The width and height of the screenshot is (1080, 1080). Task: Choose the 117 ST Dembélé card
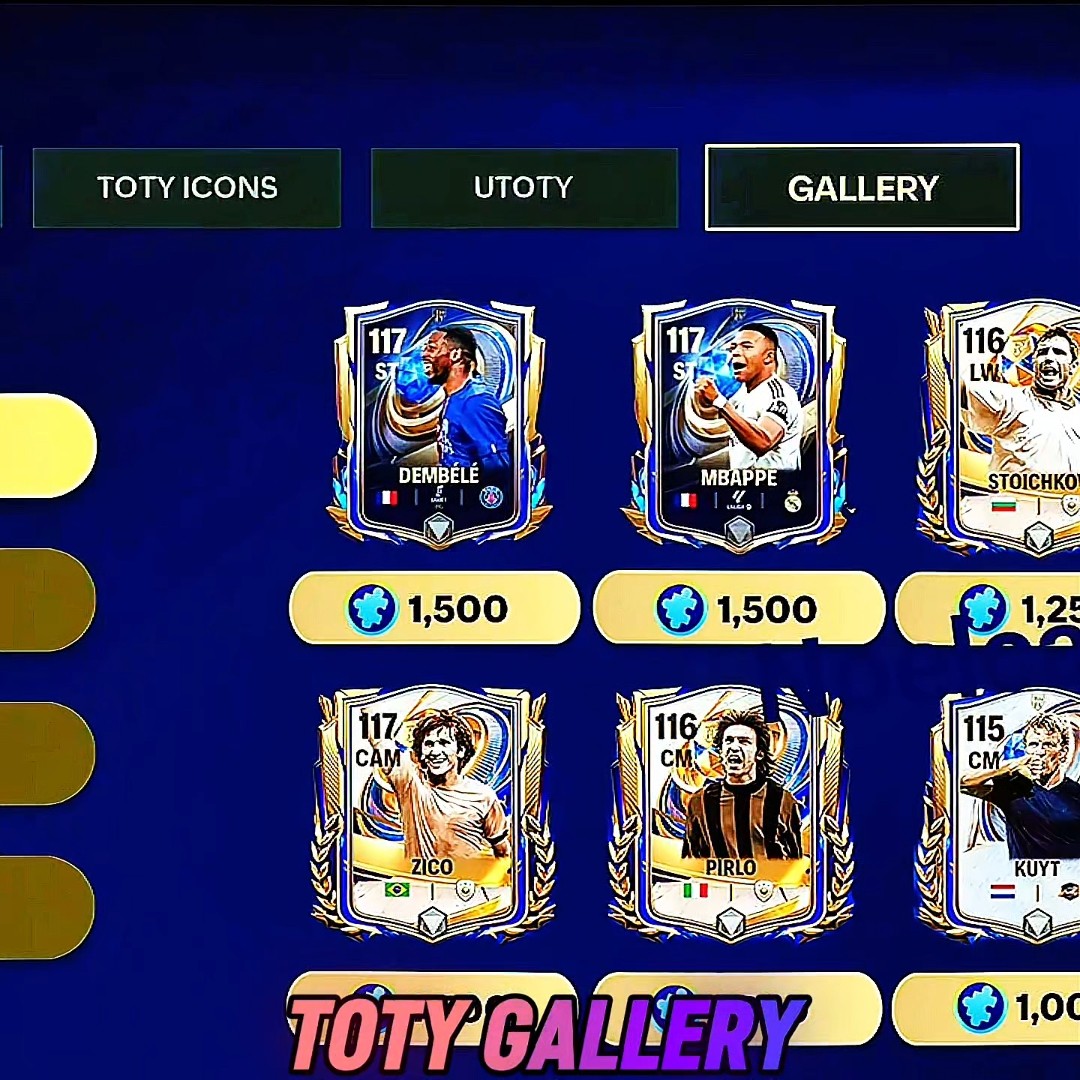pos(438,423)
